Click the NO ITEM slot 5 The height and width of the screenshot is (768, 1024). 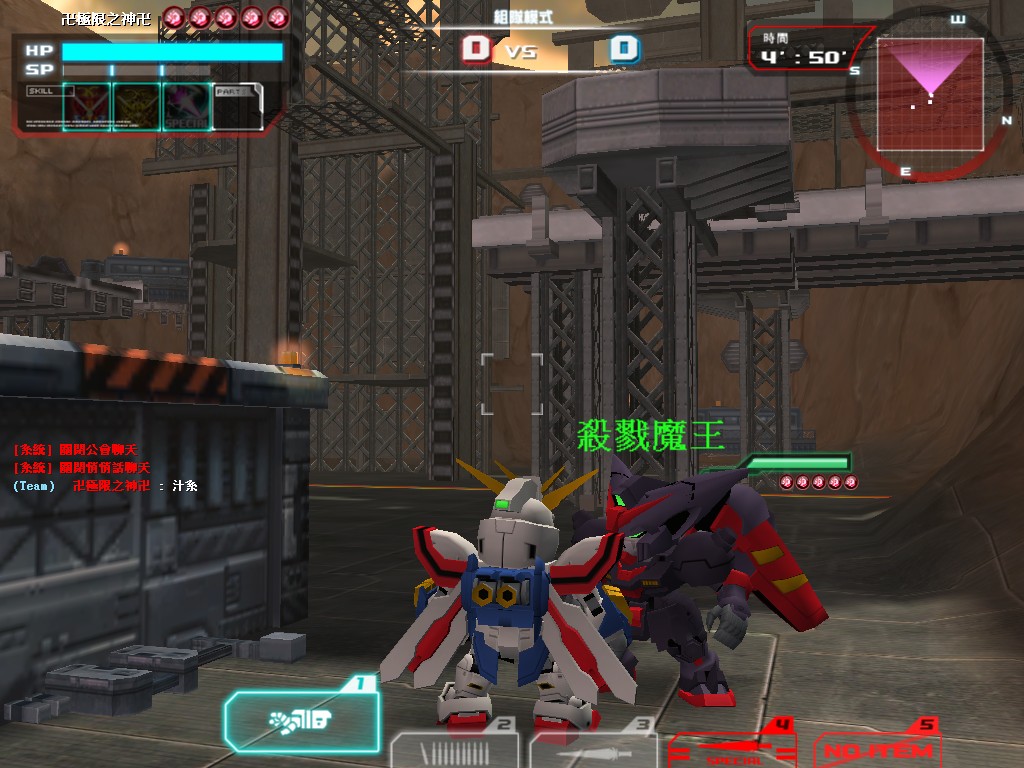point(877,748)
